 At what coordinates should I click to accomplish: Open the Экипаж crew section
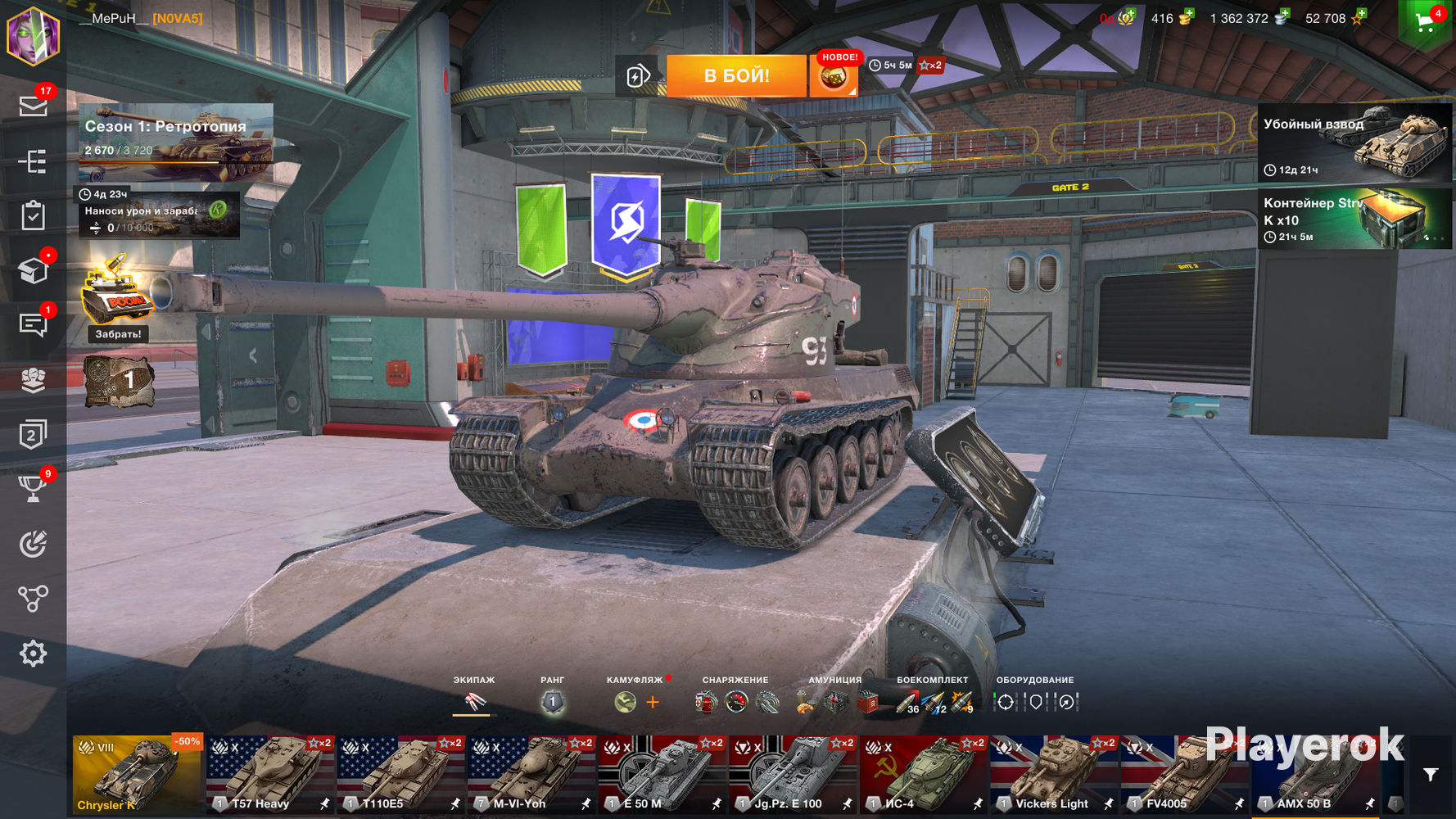473,702
